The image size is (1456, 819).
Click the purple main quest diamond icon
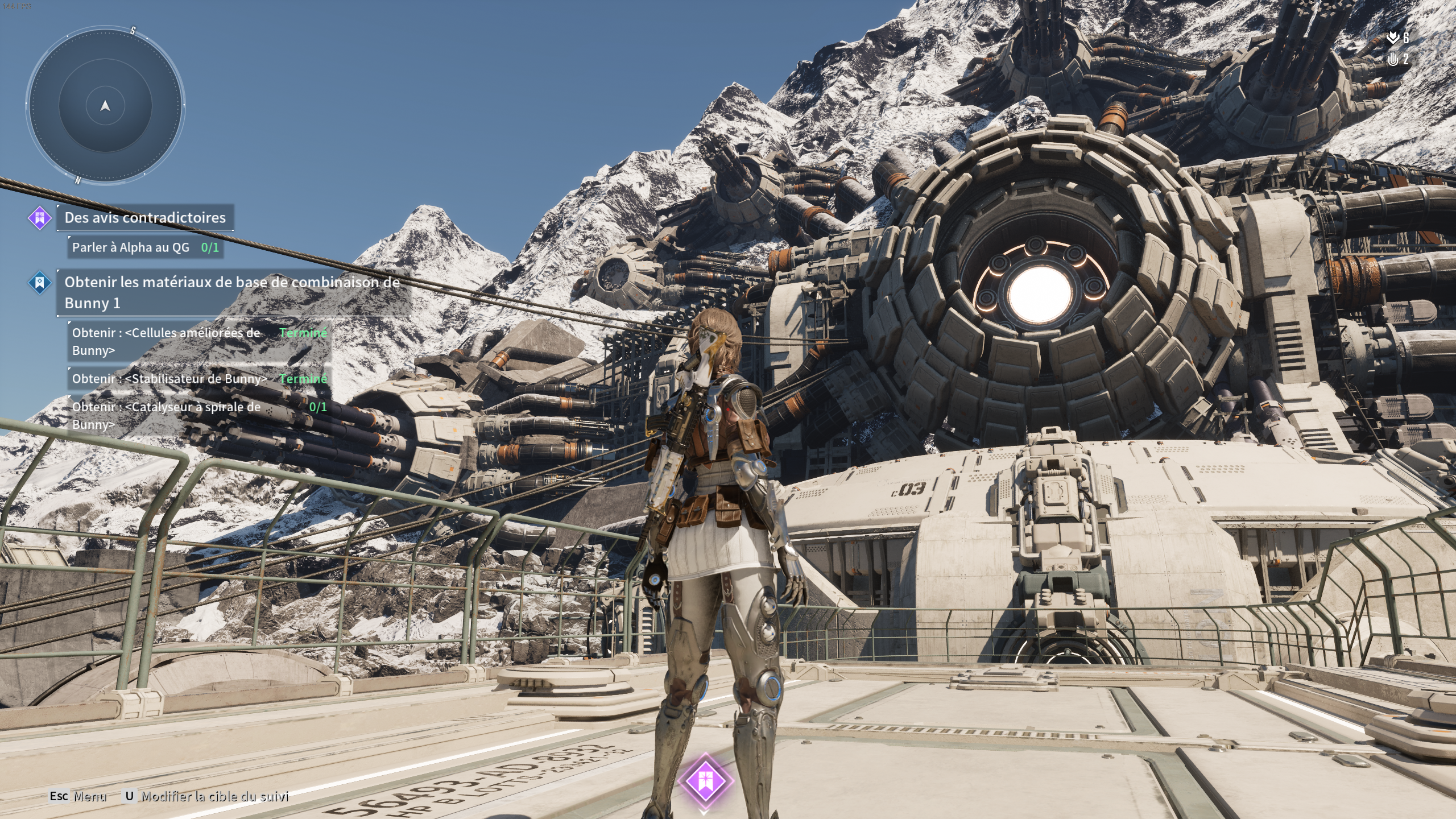pos(40,218)
